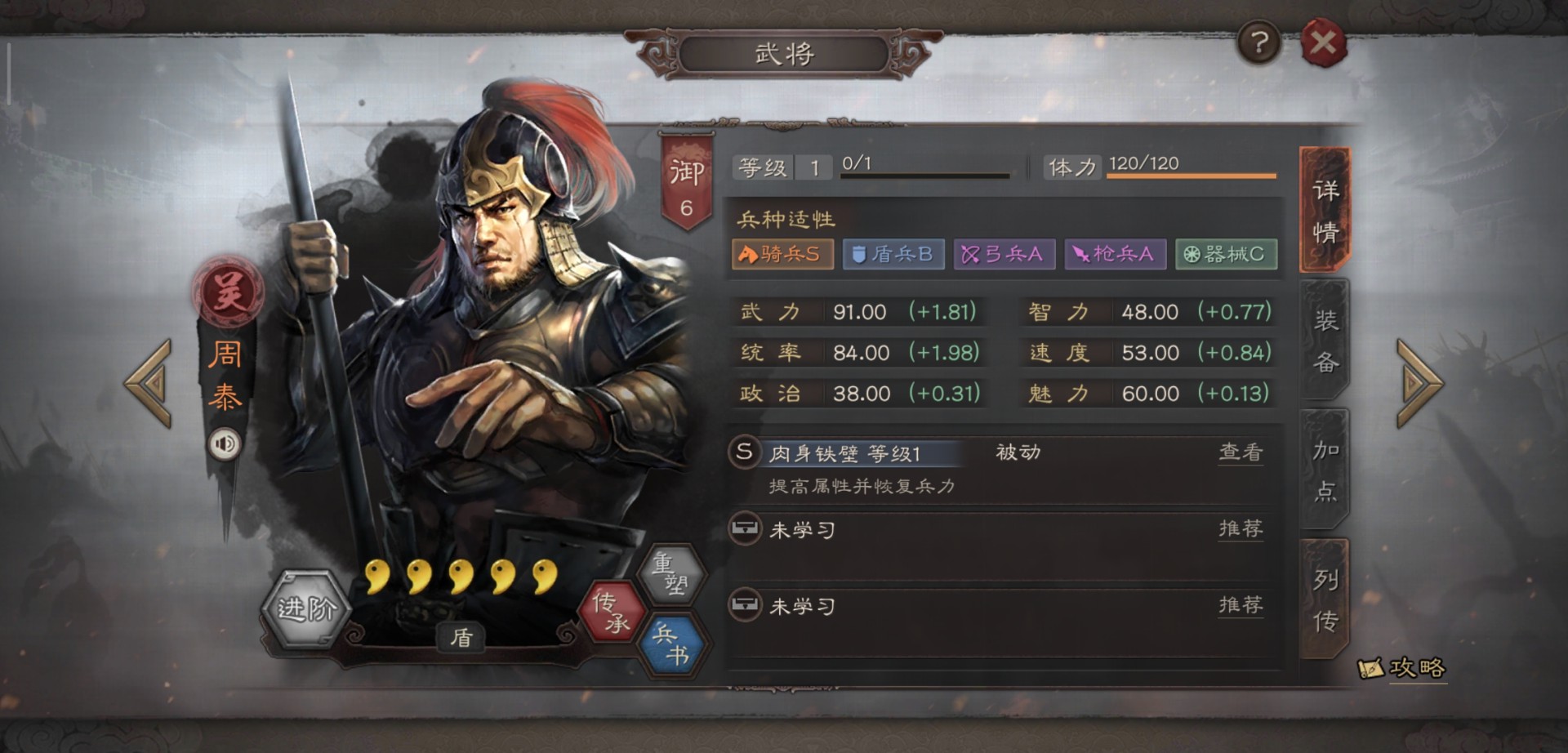Click 推荐 next to the first 未学习 slot
Image resolution: width=1568 pixels, height=753 pixels.
[x=1240, y=527]
